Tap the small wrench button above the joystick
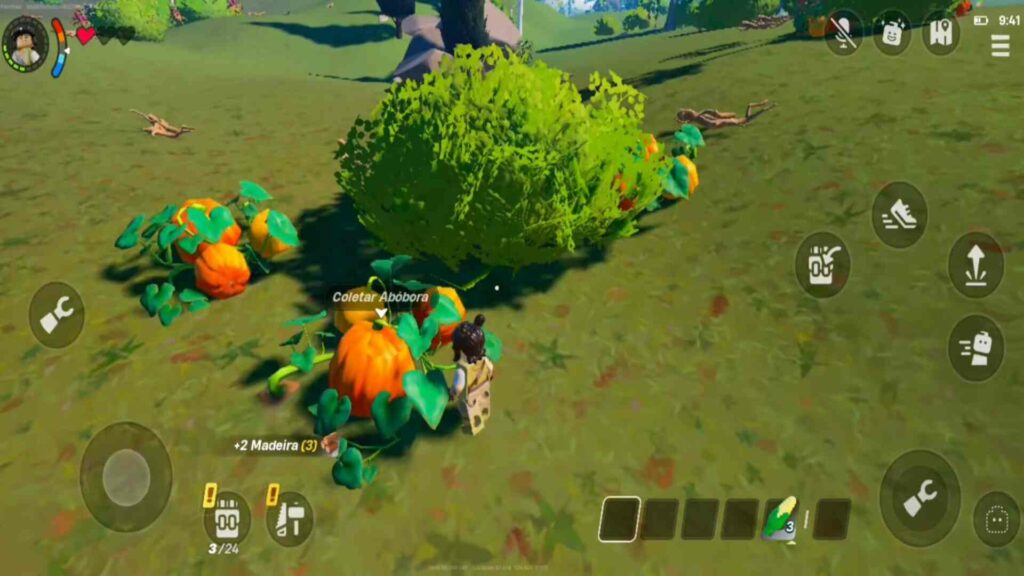1024x576 pixels. (x=56, y=315)
